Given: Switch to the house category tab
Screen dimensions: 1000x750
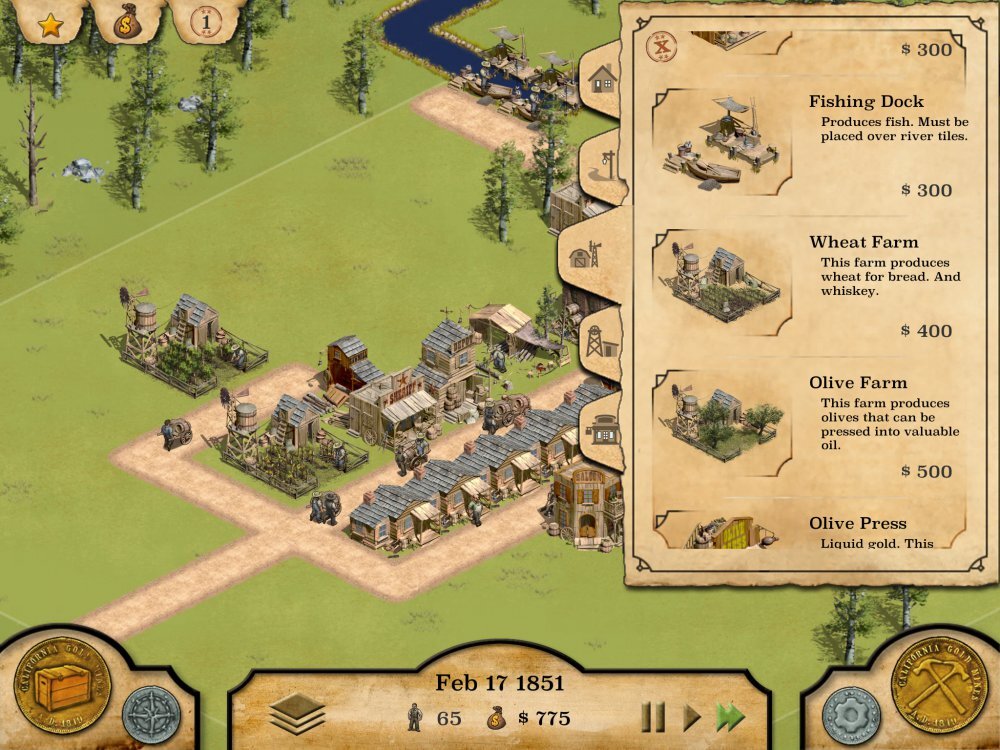Looking at the screenshot, I should 602,78.
